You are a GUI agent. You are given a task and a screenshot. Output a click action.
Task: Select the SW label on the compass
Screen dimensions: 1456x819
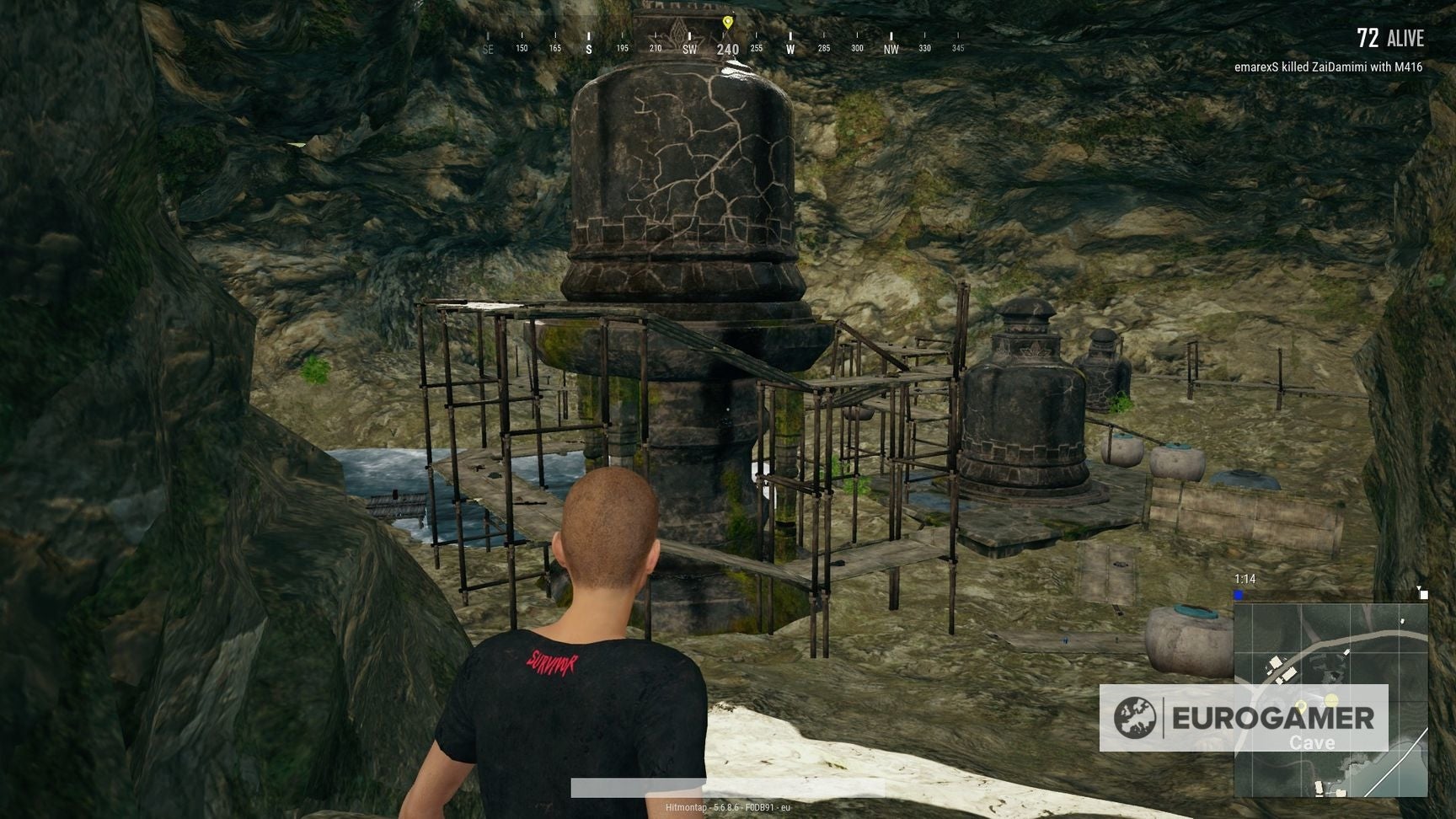point(688,50)
